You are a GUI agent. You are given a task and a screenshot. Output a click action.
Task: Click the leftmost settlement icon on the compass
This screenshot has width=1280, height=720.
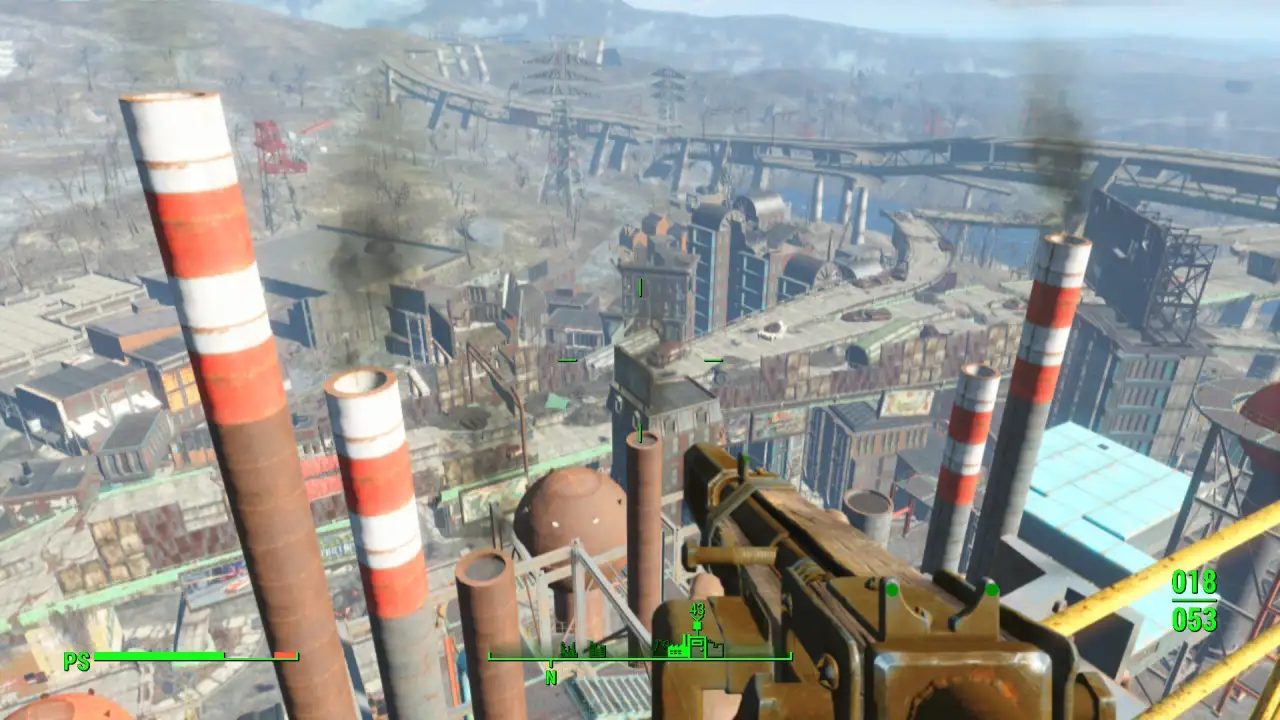click(567, 650)
